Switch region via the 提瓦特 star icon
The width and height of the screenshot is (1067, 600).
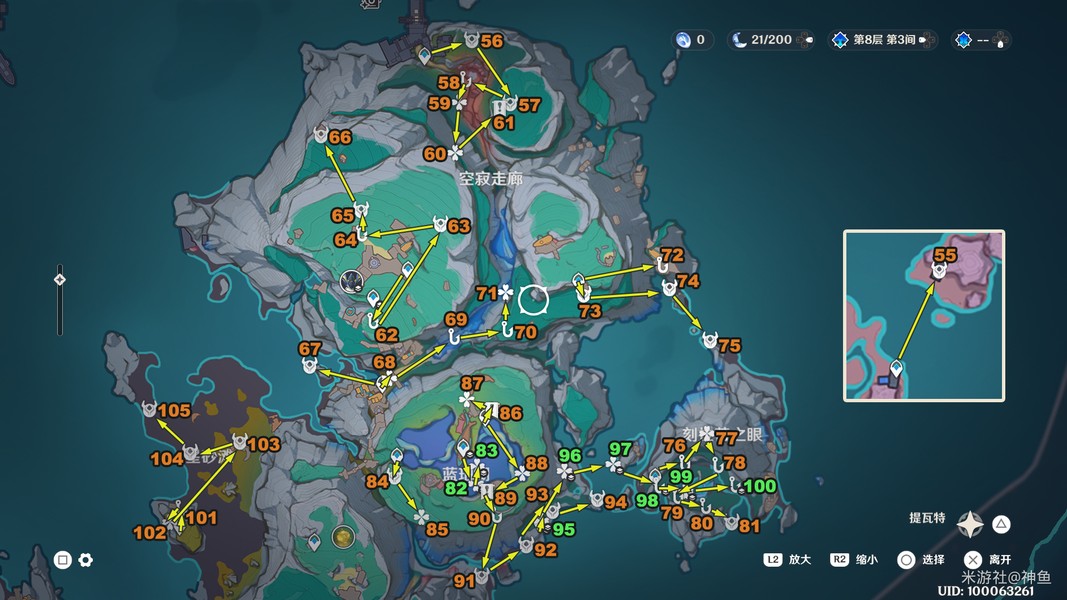tap(970, 524)
